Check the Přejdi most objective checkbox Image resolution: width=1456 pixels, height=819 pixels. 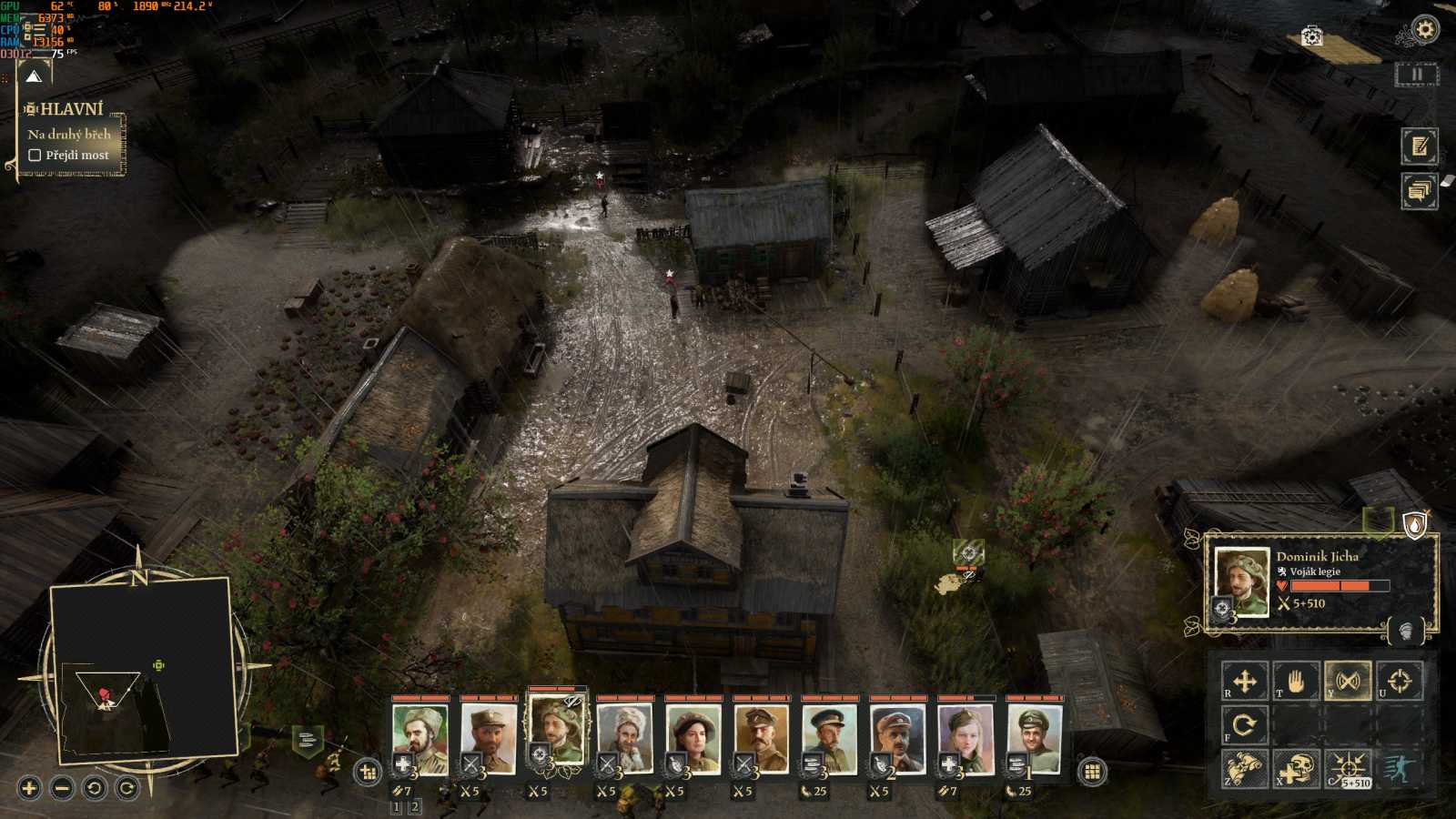point(35,155)
